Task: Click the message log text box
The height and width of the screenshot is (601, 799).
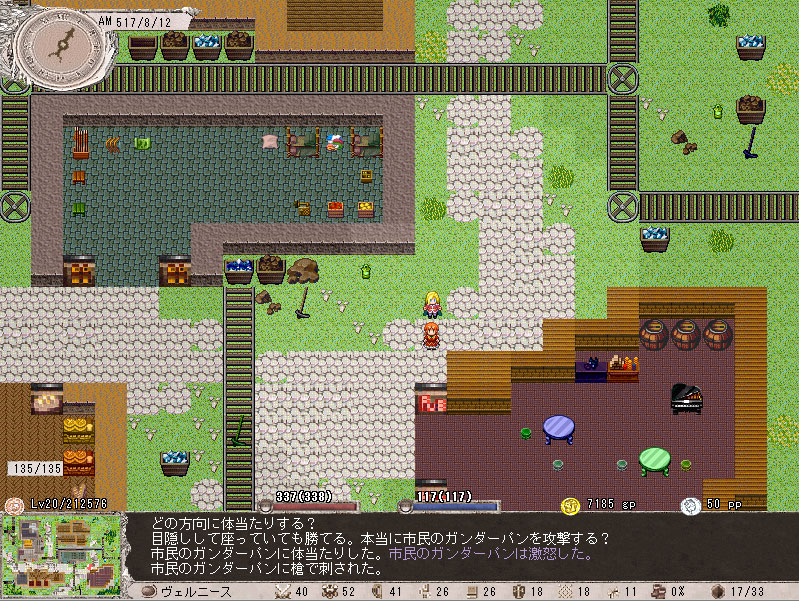Action: click(460, 546)
